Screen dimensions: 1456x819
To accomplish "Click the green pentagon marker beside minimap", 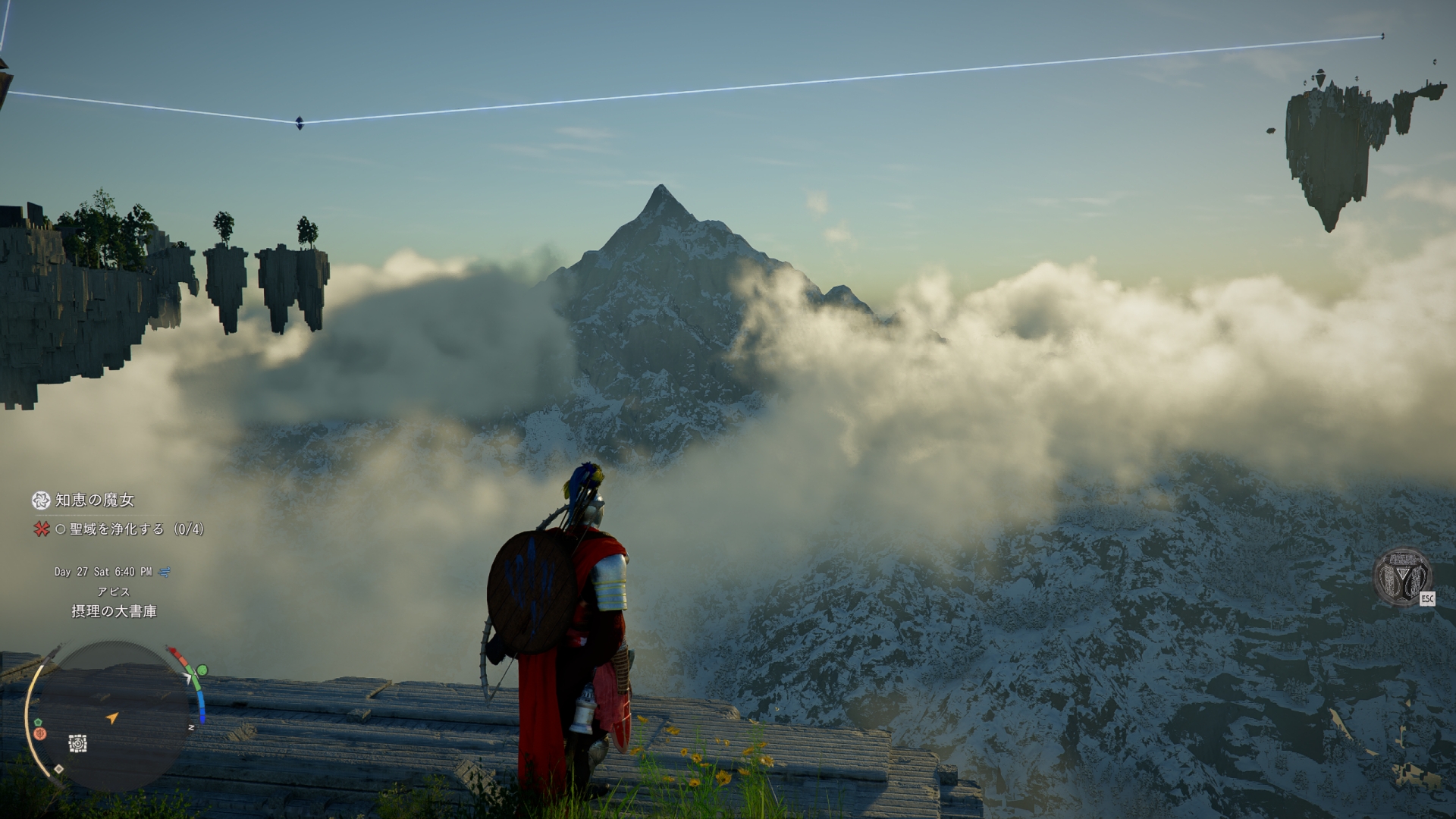I will [36, 720].
